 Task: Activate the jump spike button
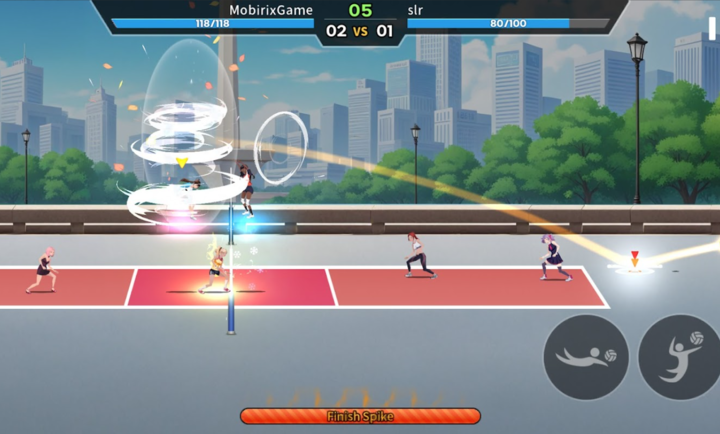coord(680,357)
